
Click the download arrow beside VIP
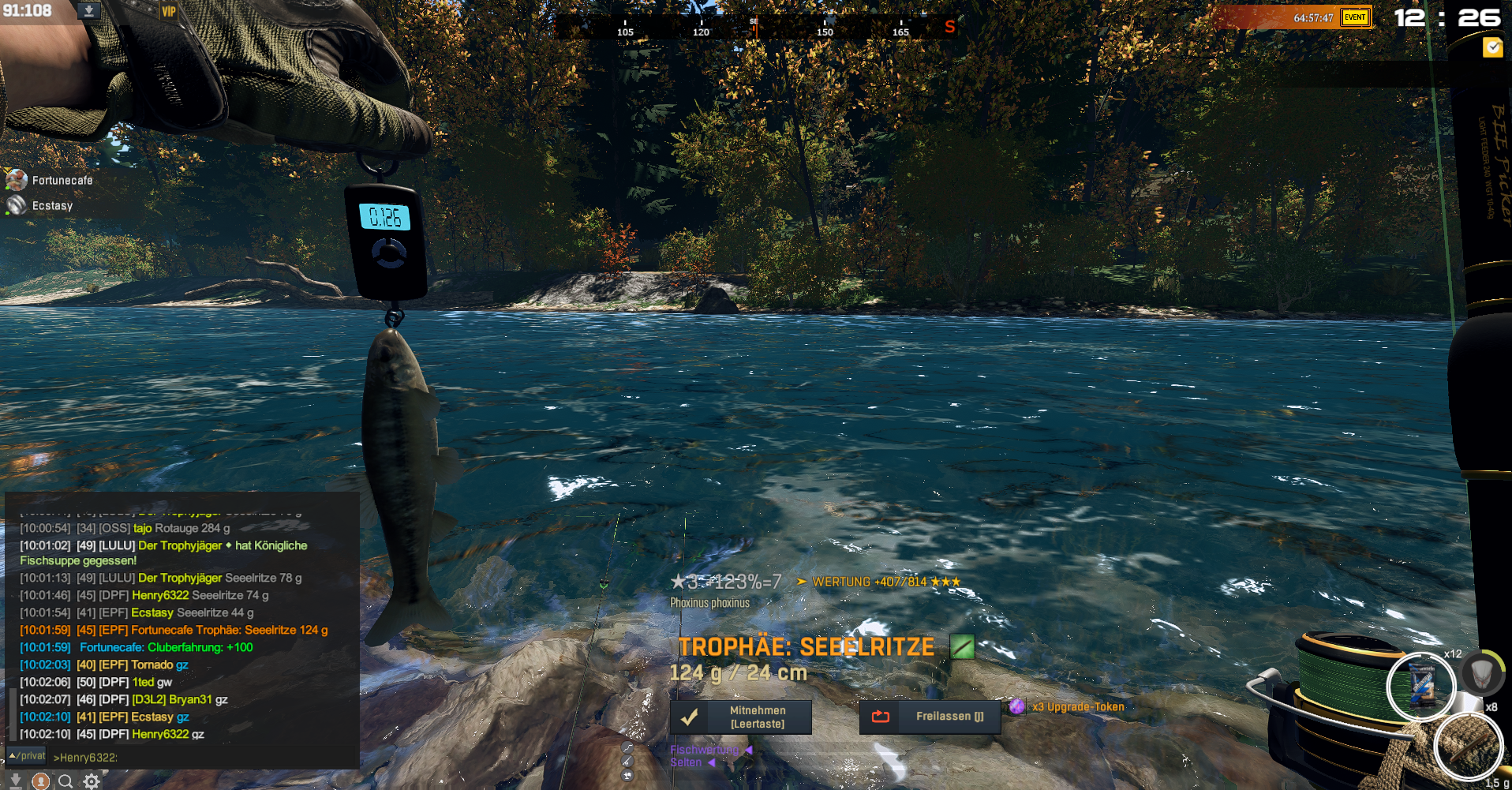(89, 11)
